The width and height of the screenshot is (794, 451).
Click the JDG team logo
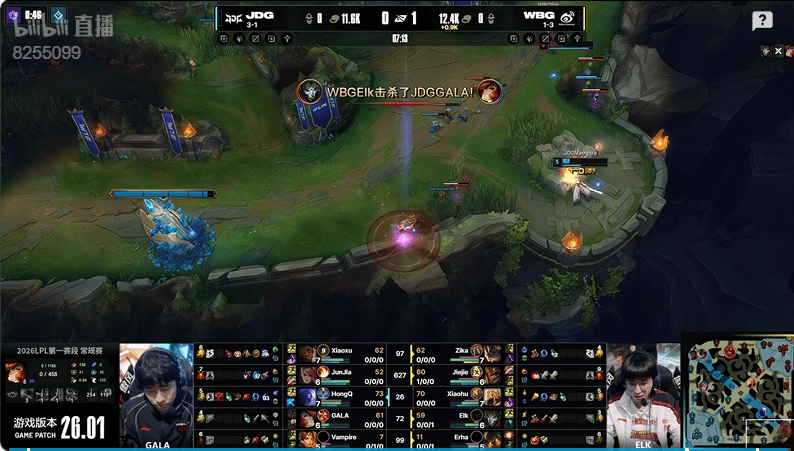(233, 17)
